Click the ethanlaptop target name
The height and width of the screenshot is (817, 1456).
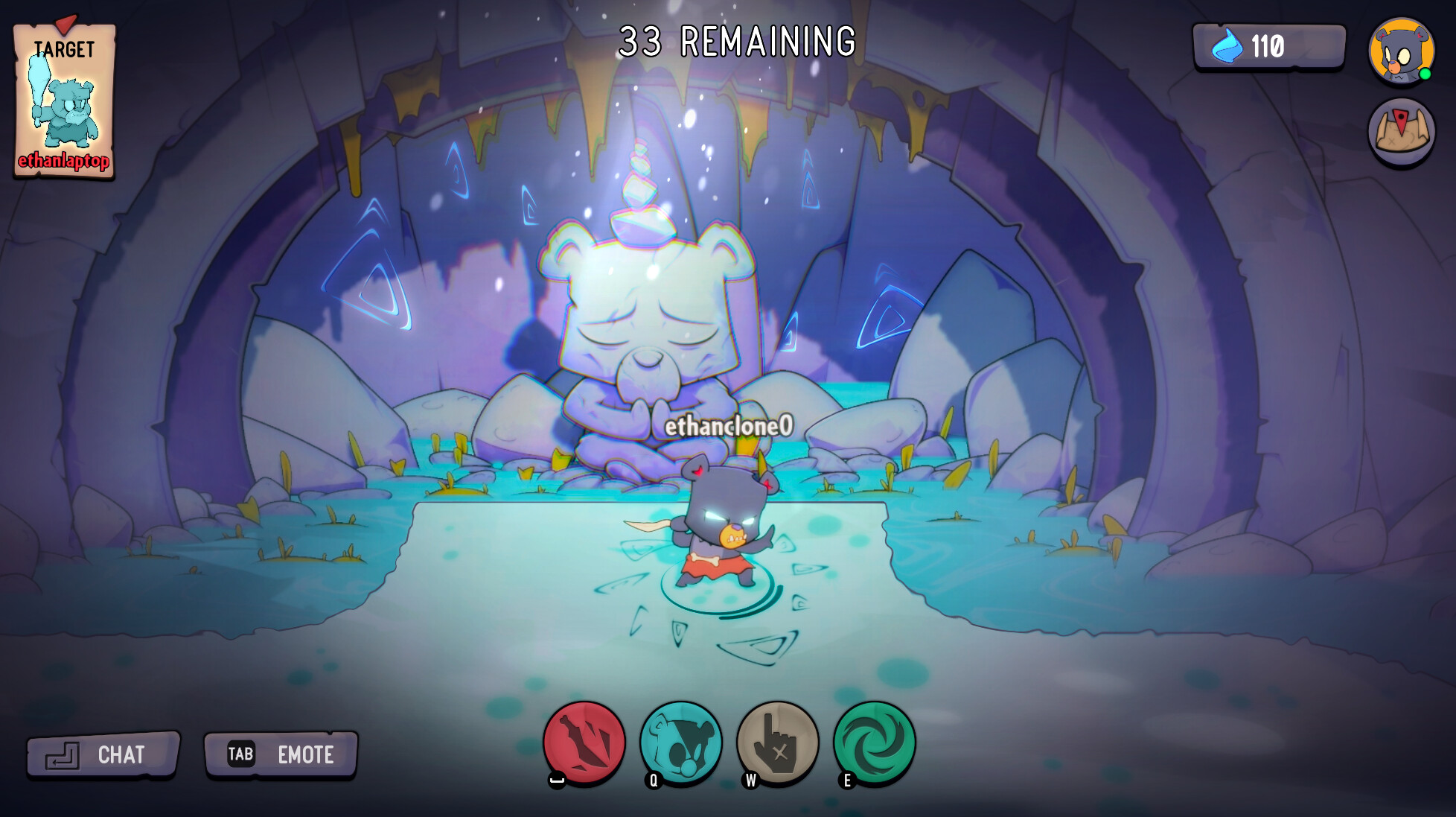(66, 160)
